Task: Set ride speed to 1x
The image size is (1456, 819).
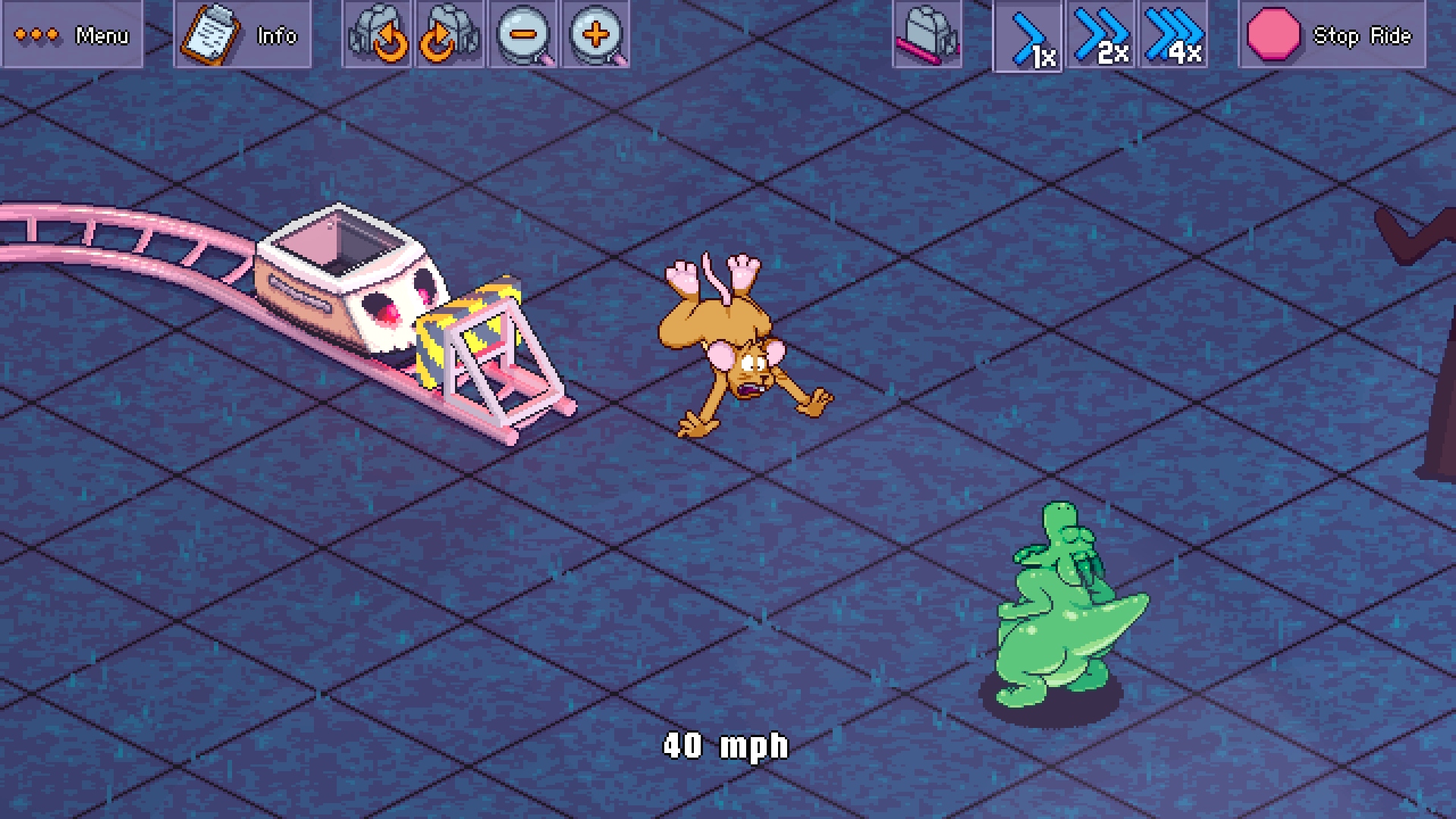Action: click(1028, 36)
